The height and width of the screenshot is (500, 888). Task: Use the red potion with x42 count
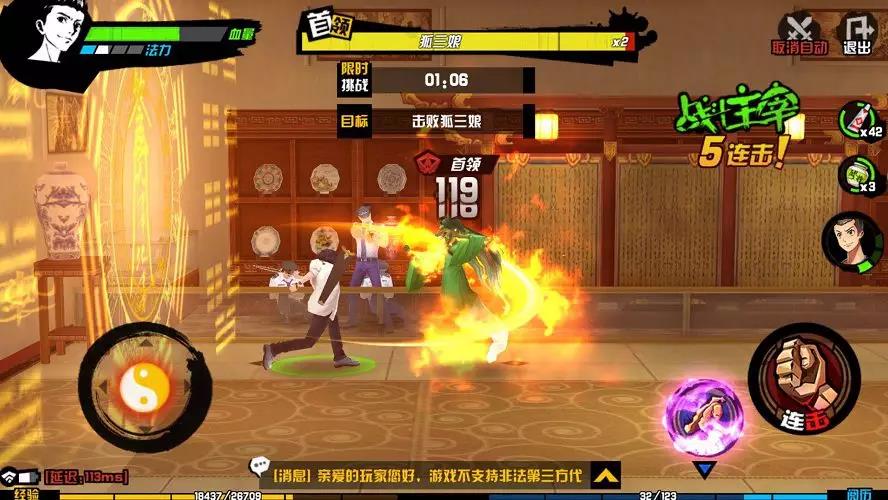tap(857, 119)
